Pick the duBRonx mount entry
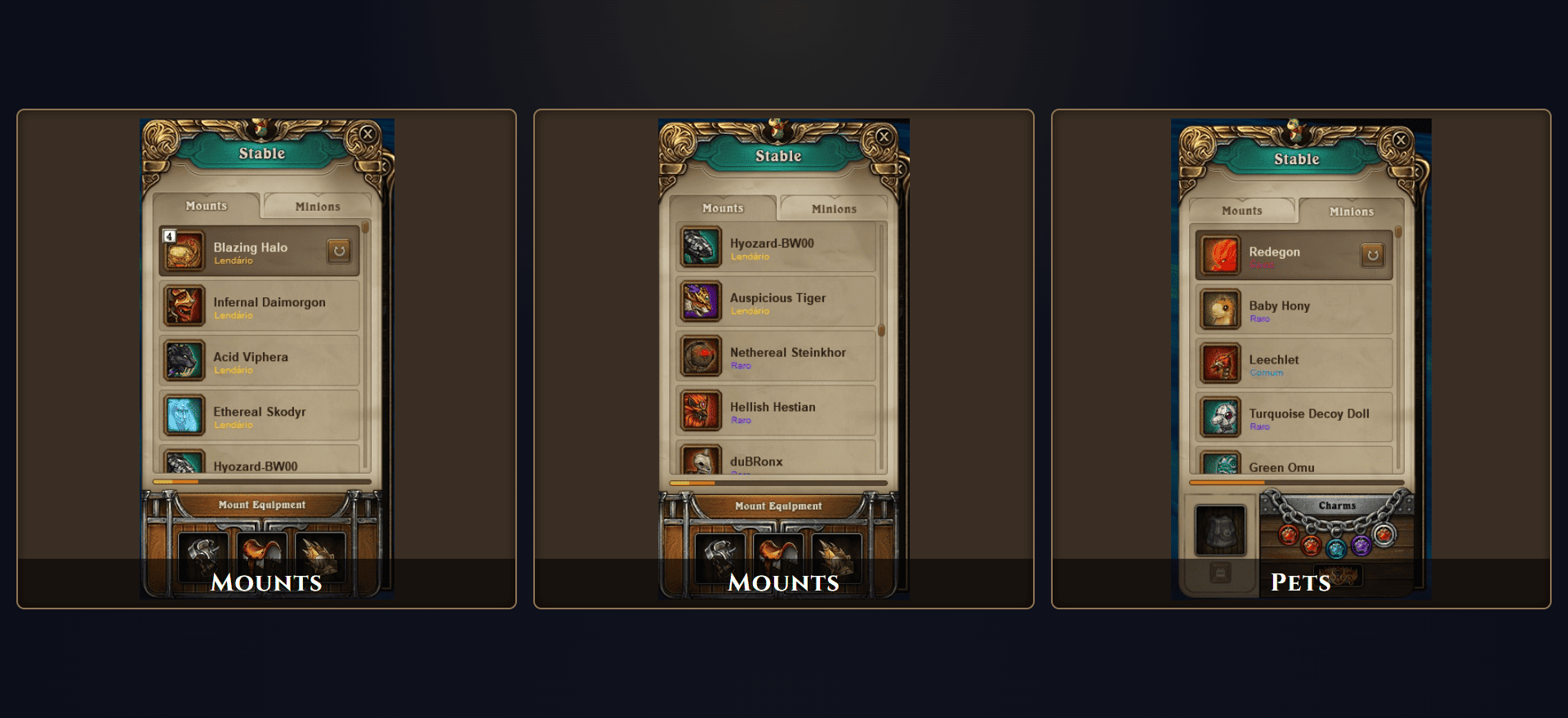This screenshot has height=718, width=1568. click(756, 462)
